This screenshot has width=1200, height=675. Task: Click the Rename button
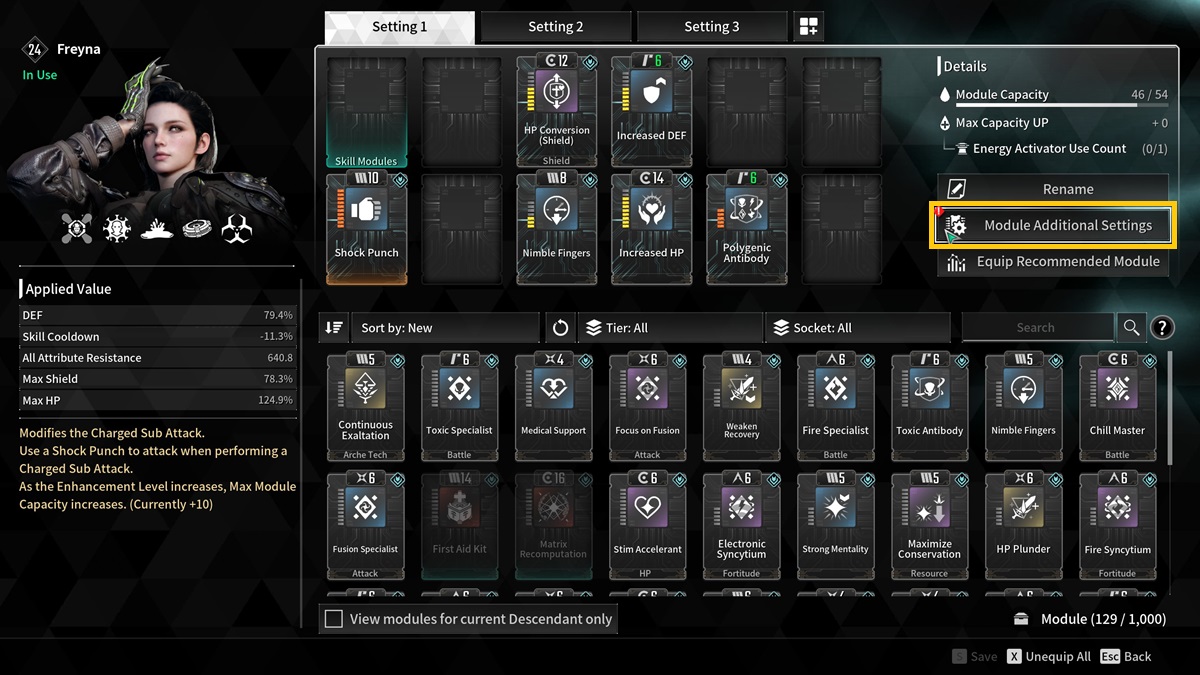pos(1053,189)
